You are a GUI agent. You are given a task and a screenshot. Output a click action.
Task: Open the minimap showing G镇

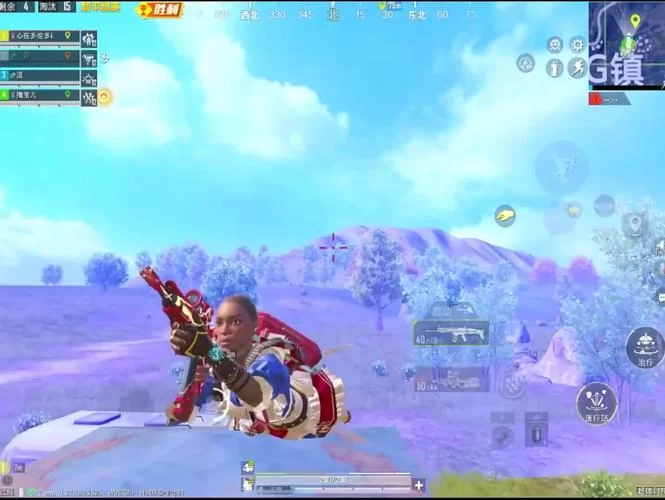[625, 45]
